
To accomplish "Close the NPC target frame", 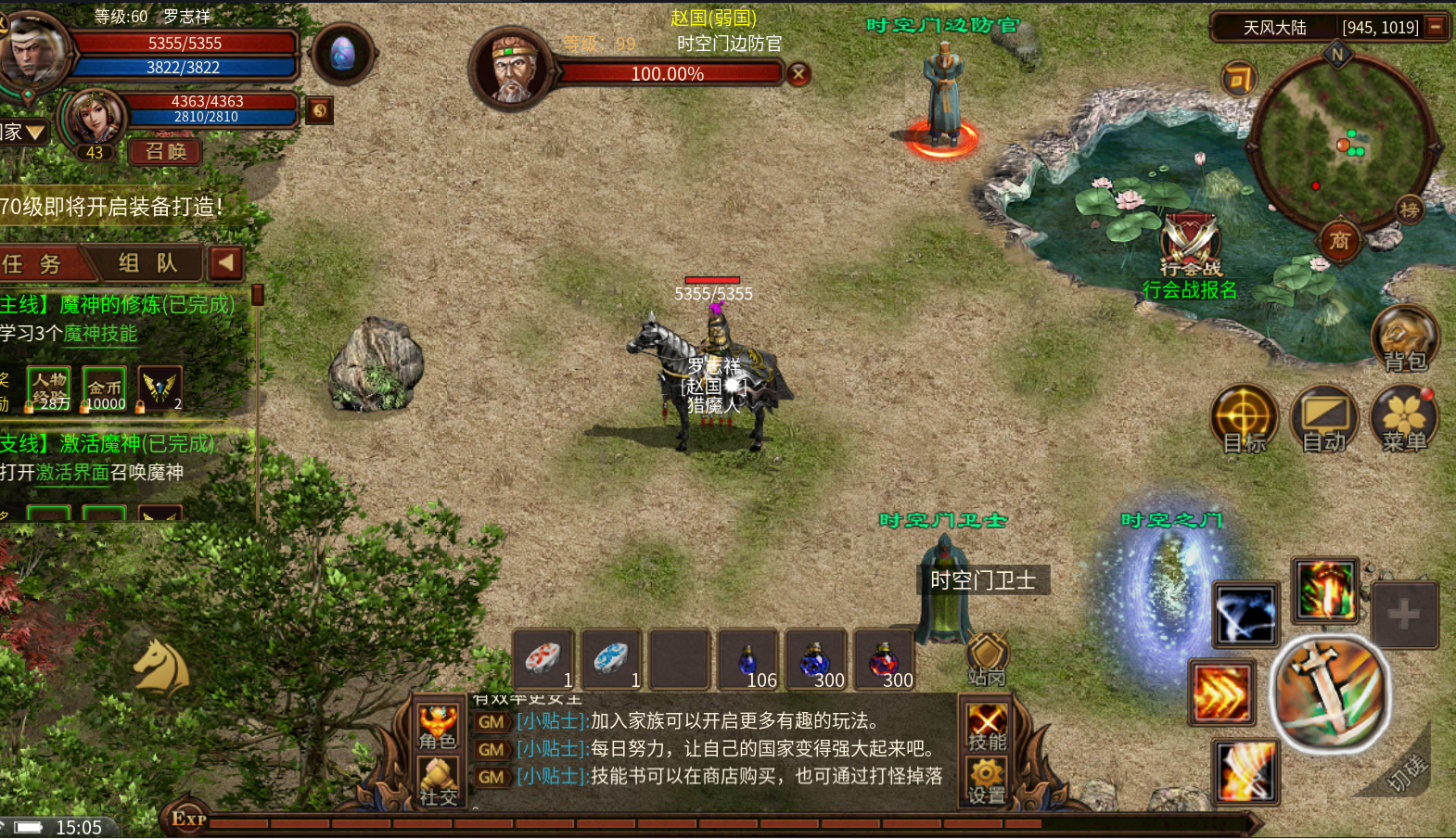I will click(798, 74).
